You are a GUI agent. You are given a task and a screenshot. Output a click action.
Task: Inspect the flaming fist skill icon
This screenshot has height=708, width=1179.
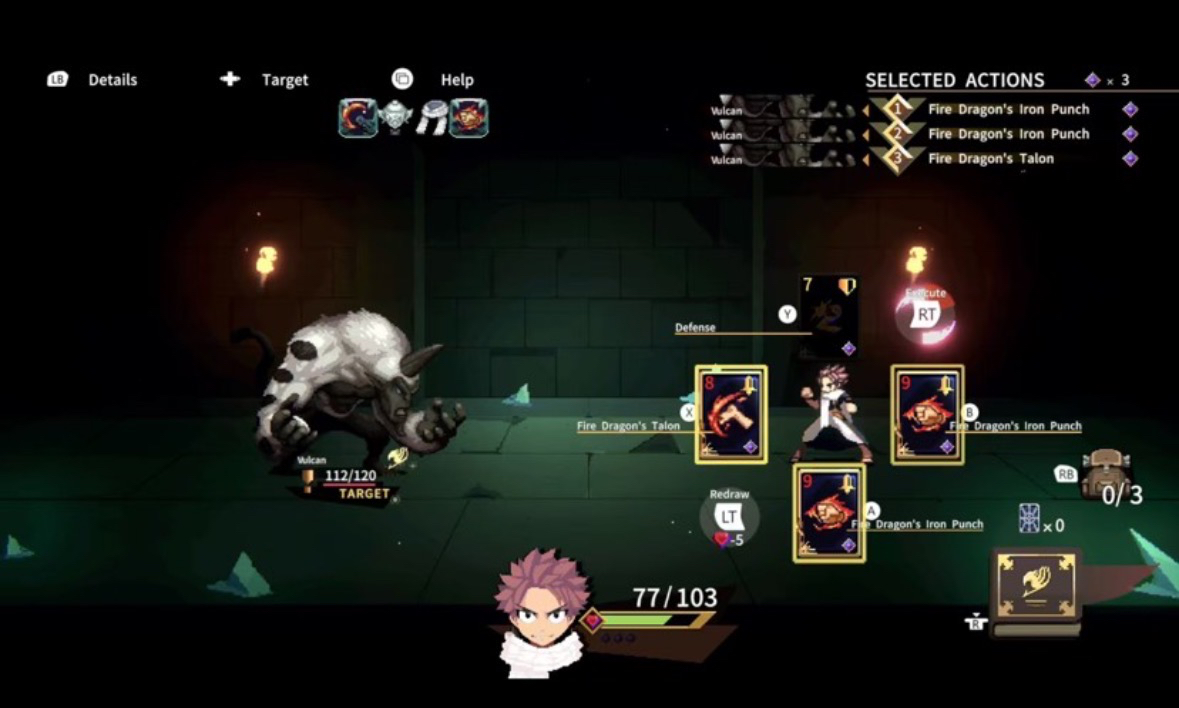[469, 118]
